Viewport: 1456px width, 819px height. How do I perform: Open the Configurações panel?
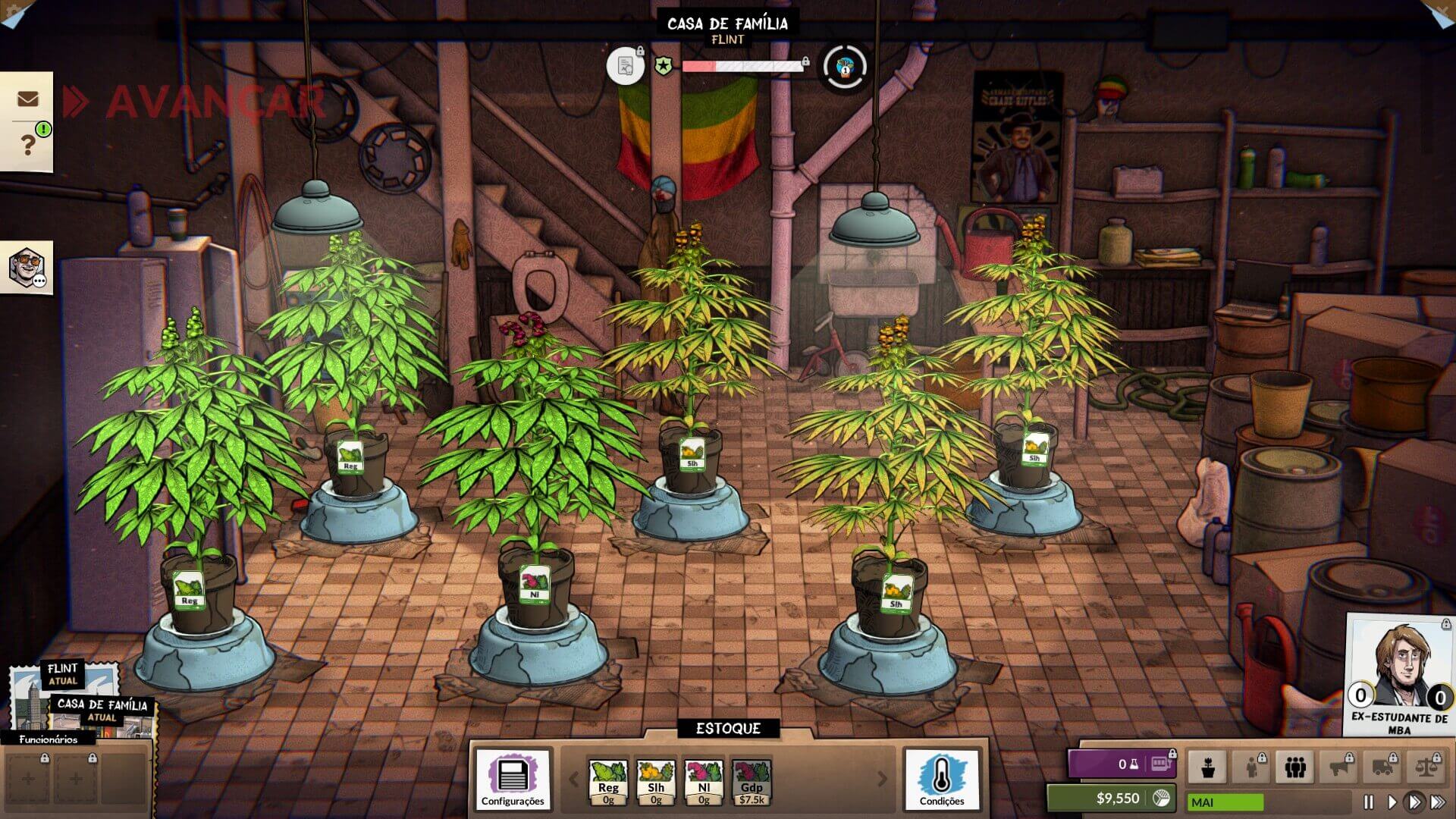(x=513, y=779)
